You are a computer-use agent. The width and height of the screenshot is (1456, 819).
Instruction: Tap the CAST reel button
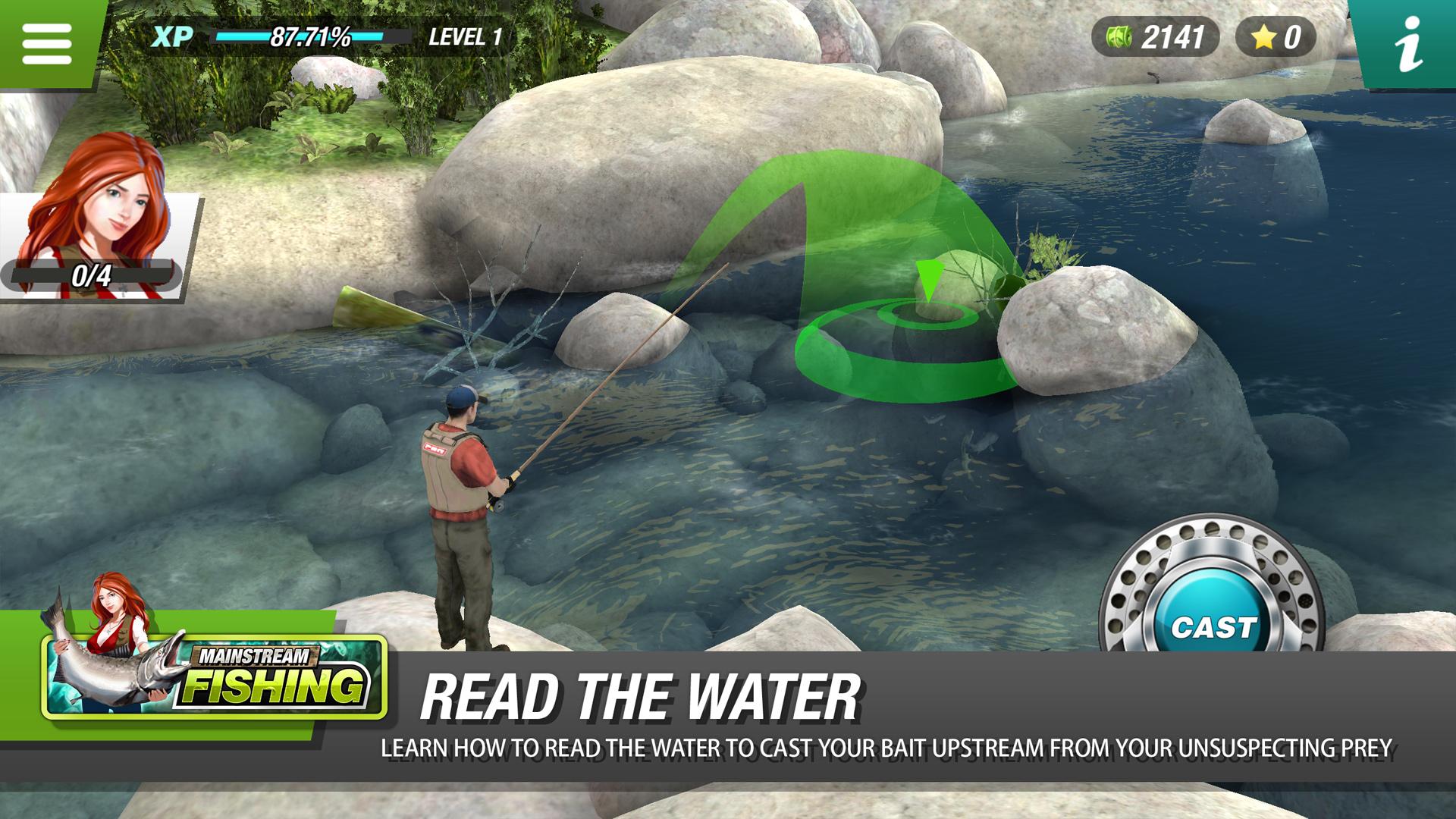1213,626
